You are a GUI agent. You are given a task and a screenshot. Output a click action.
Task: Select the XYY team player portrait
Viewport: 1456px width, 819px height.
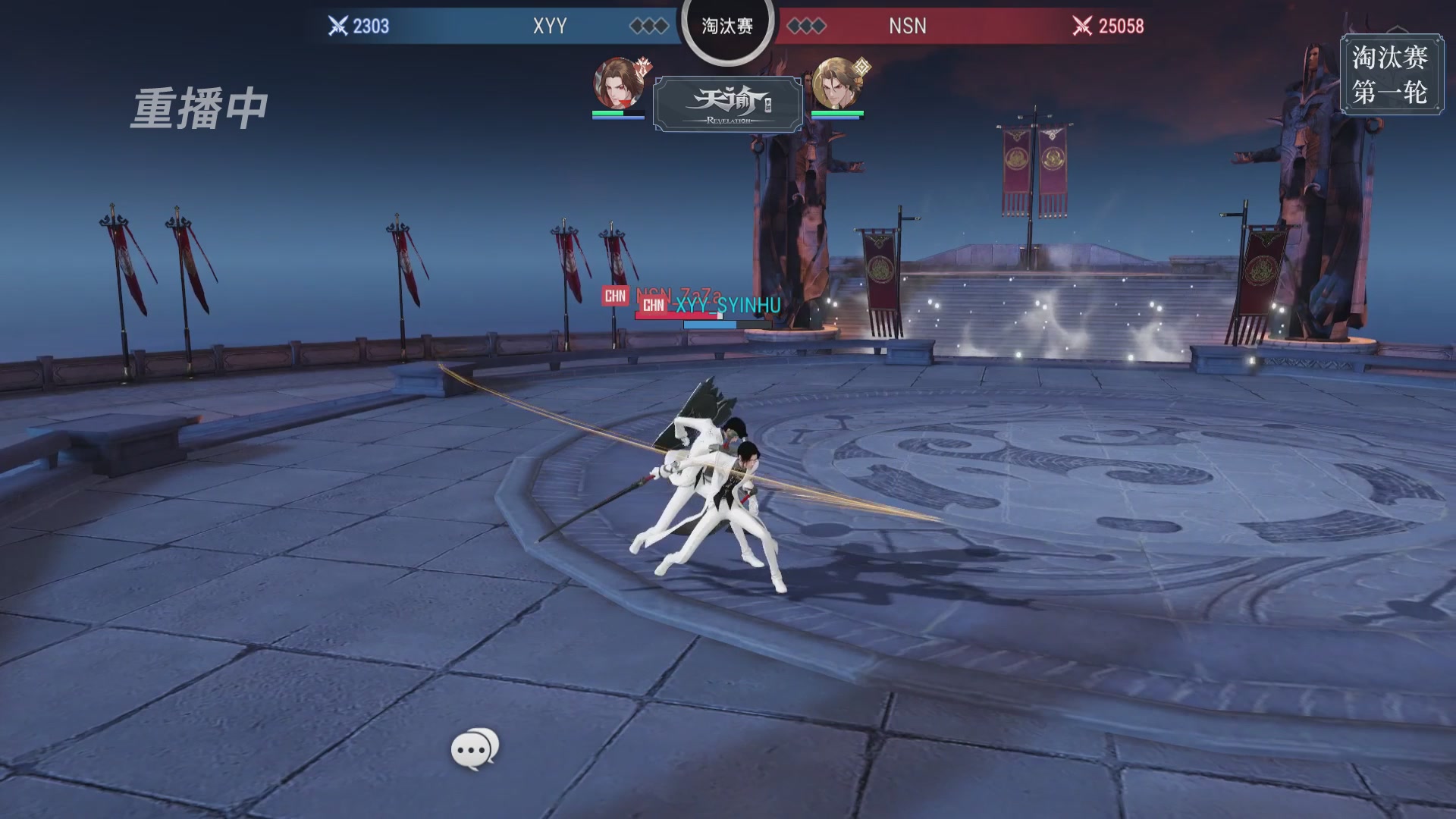tap(618, 84)
